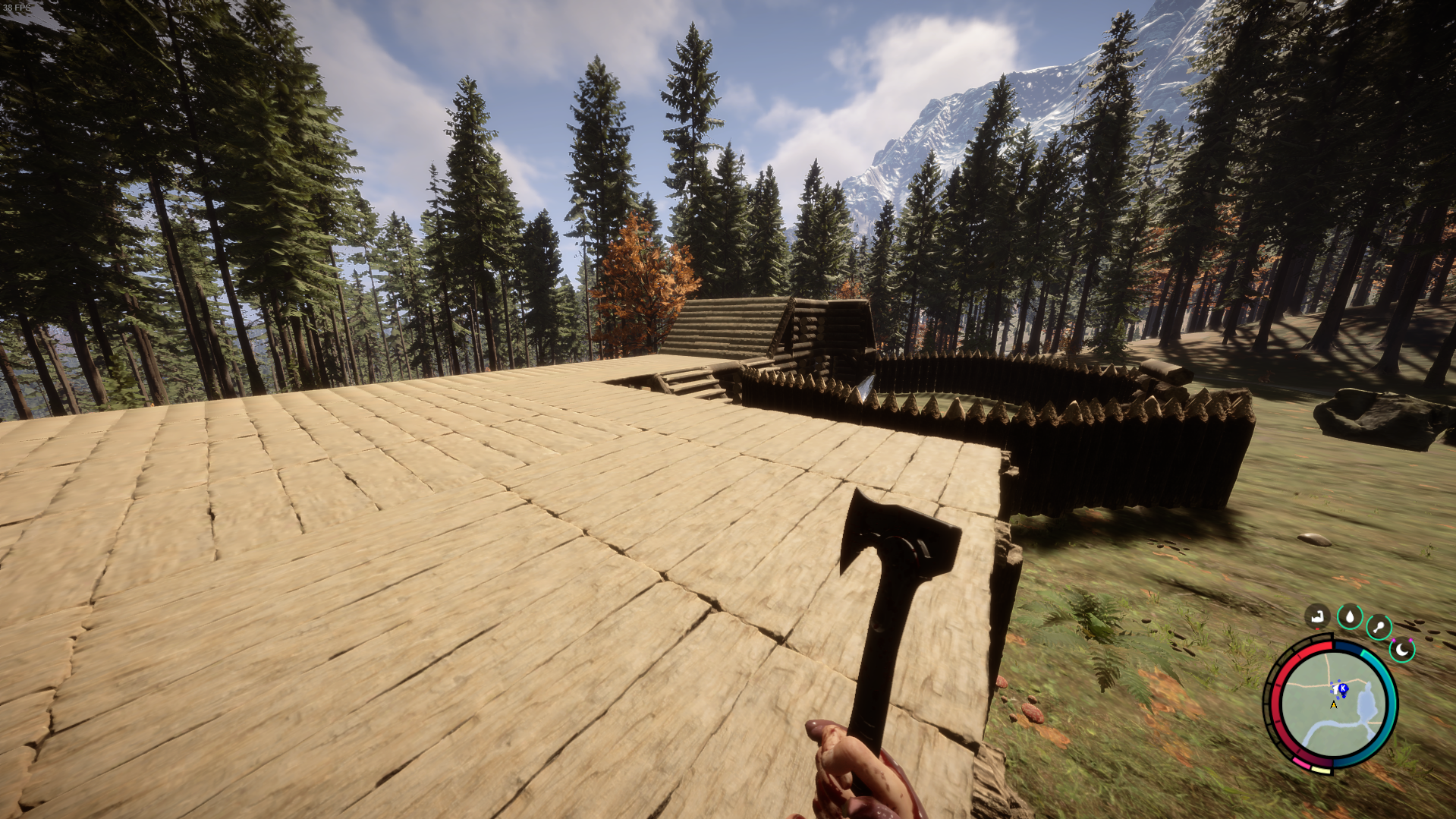Viewport: 1456px width, 819px height.
Task: Click the drumstick fullness icon
Action: [x=1378, y=625]
